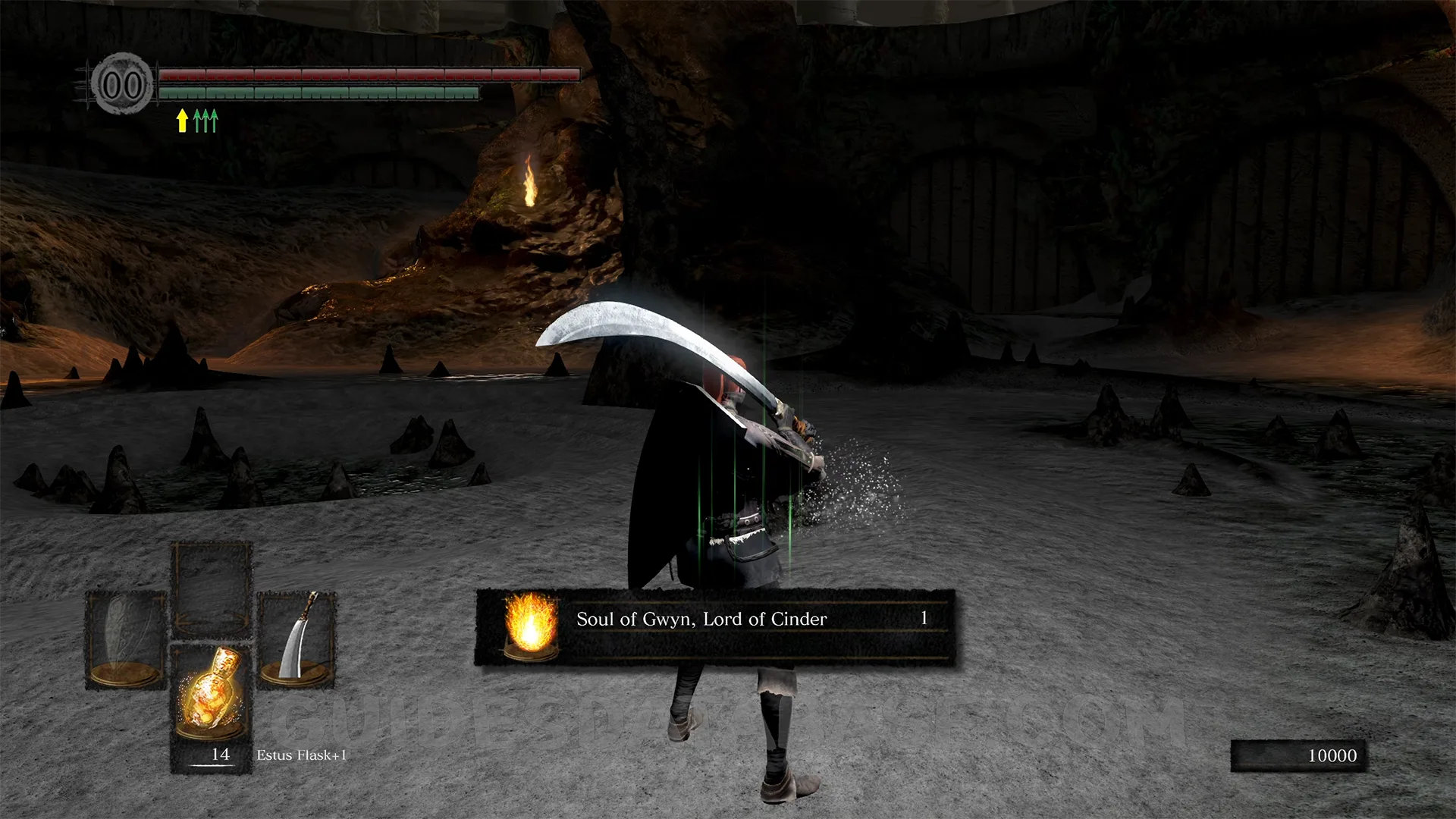
Task: Click the humanity counter emblem
Action: [x=121, y=84]
